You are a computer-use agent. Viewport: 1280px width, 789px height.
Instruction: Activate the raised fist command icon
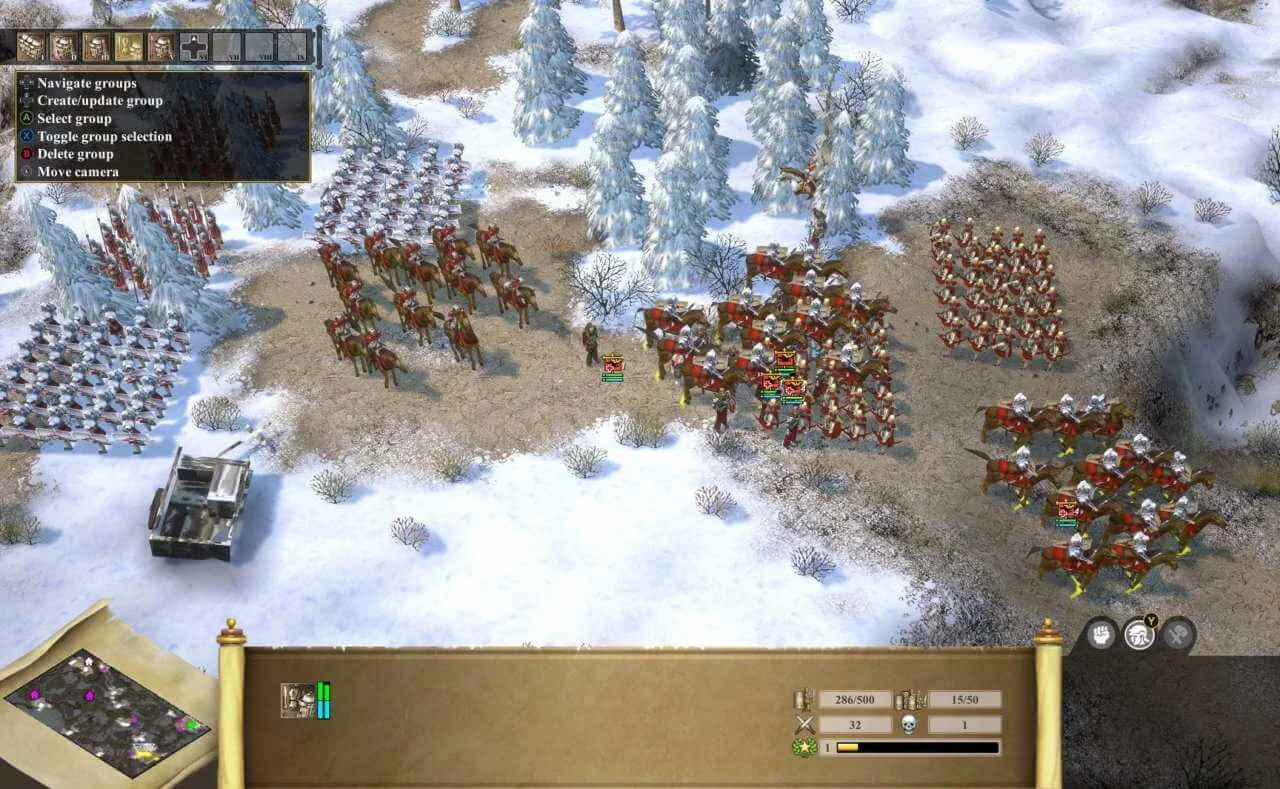click(x=1102, y=634)
